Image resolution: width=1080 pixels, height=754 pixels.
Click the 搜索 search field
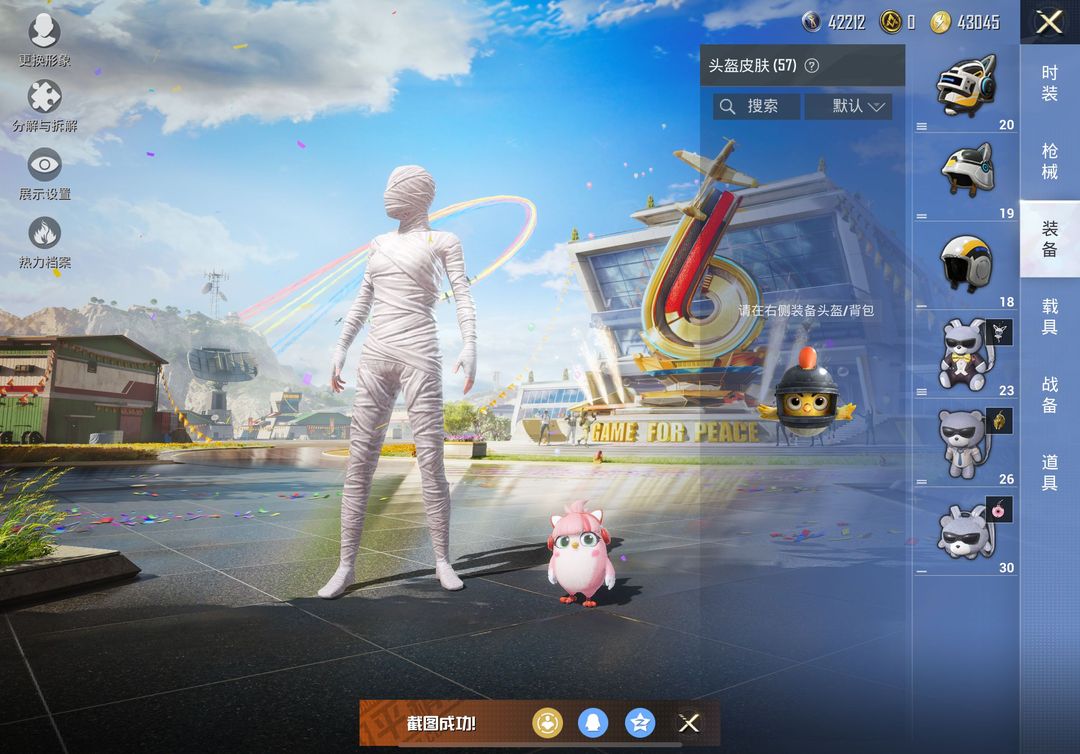(x=757, y=106)
